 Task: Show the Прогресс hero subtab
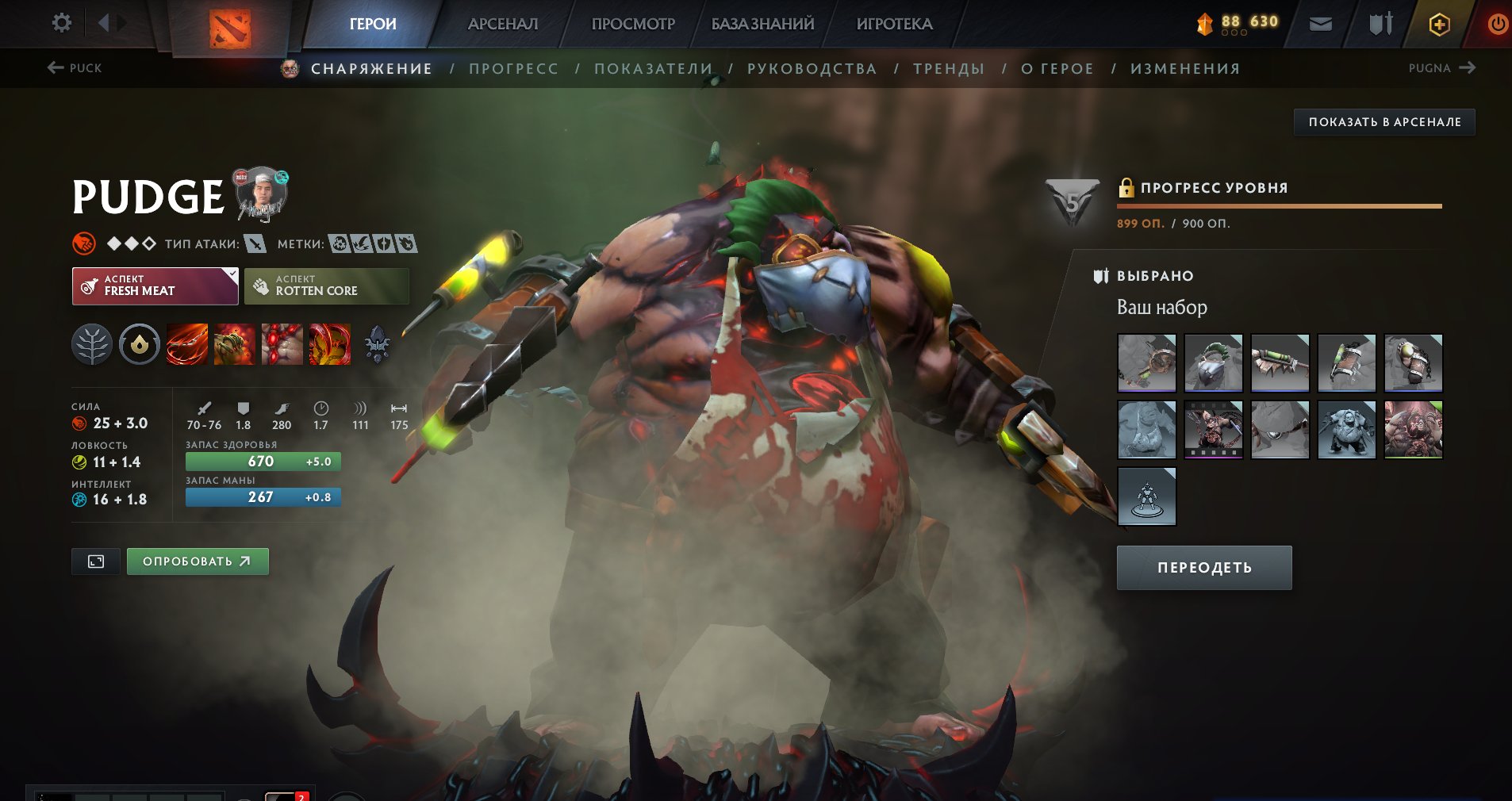tap(513, 69)
